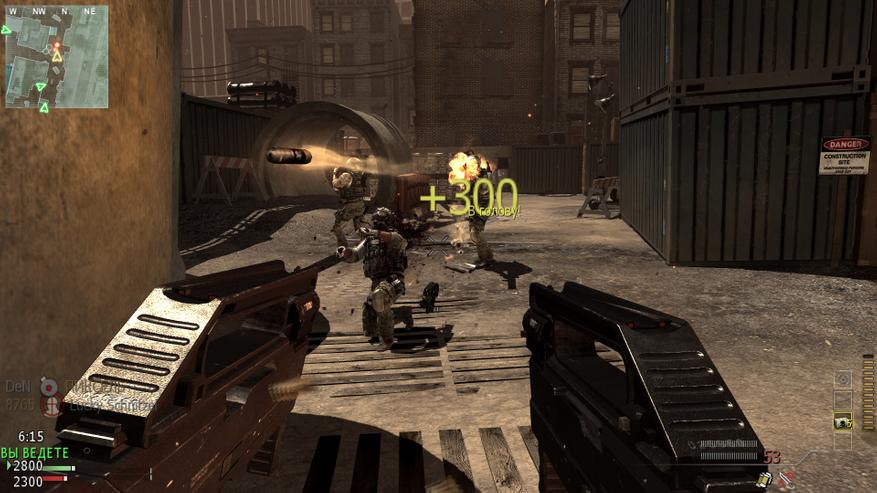Select the top killstreak slot with crosshair icon
The image size is (877, 493).
point(843,379)
